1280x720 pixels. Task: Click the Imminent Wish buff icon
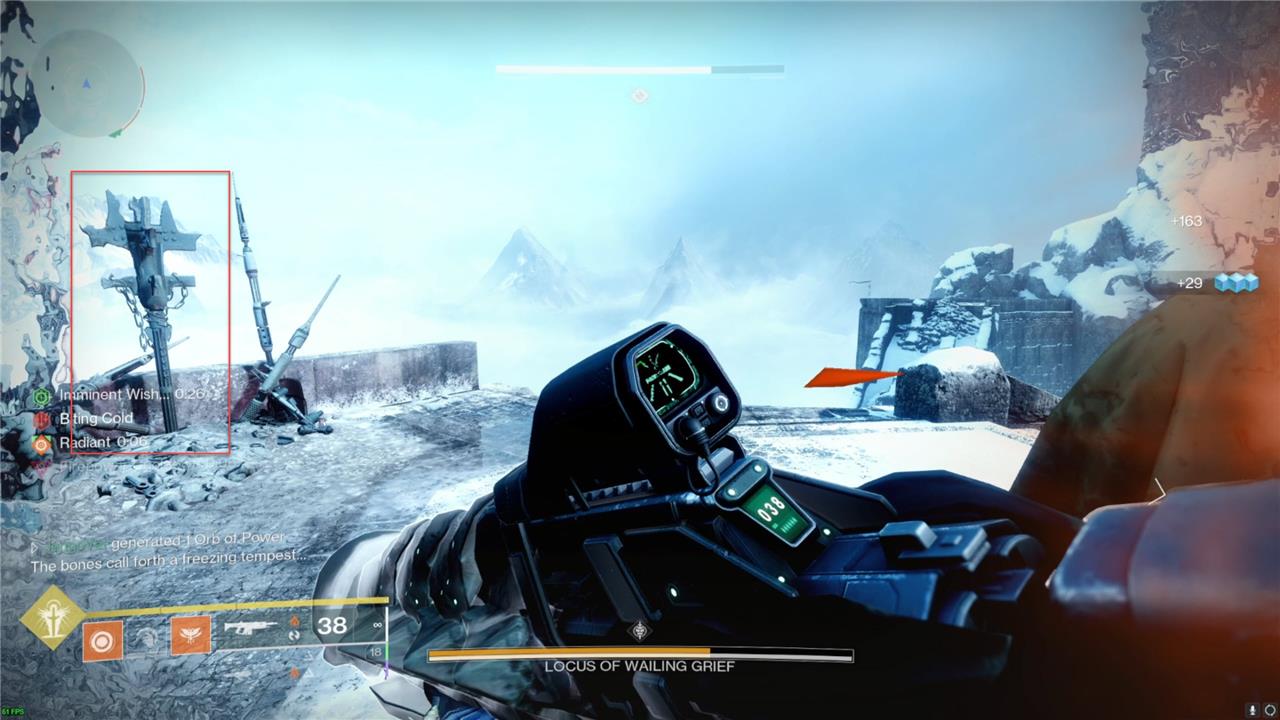tap(42, 396)
